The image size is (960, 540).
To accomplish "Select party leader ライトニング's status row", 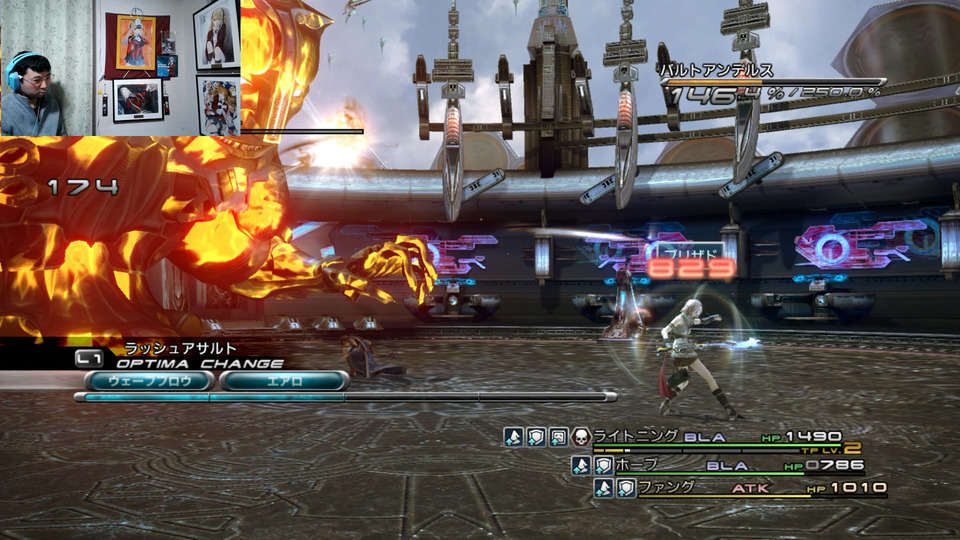I will pyautogui.click(x=635, y=436).
